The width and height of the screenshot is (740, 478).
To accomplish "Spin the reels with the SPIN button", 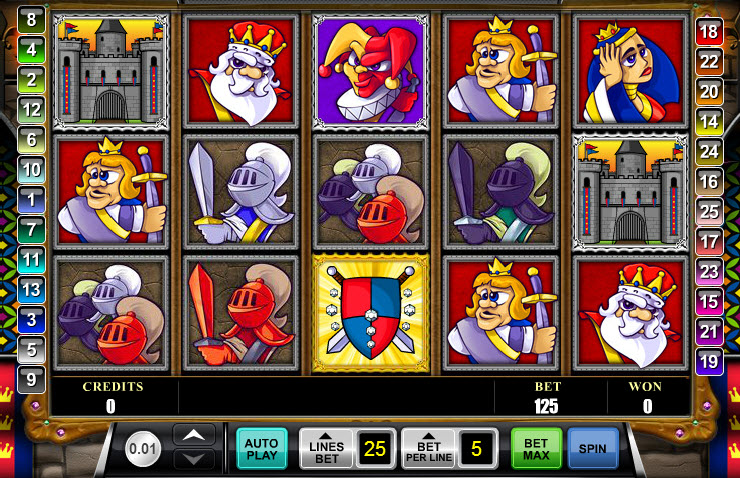I will pos(593,449).
